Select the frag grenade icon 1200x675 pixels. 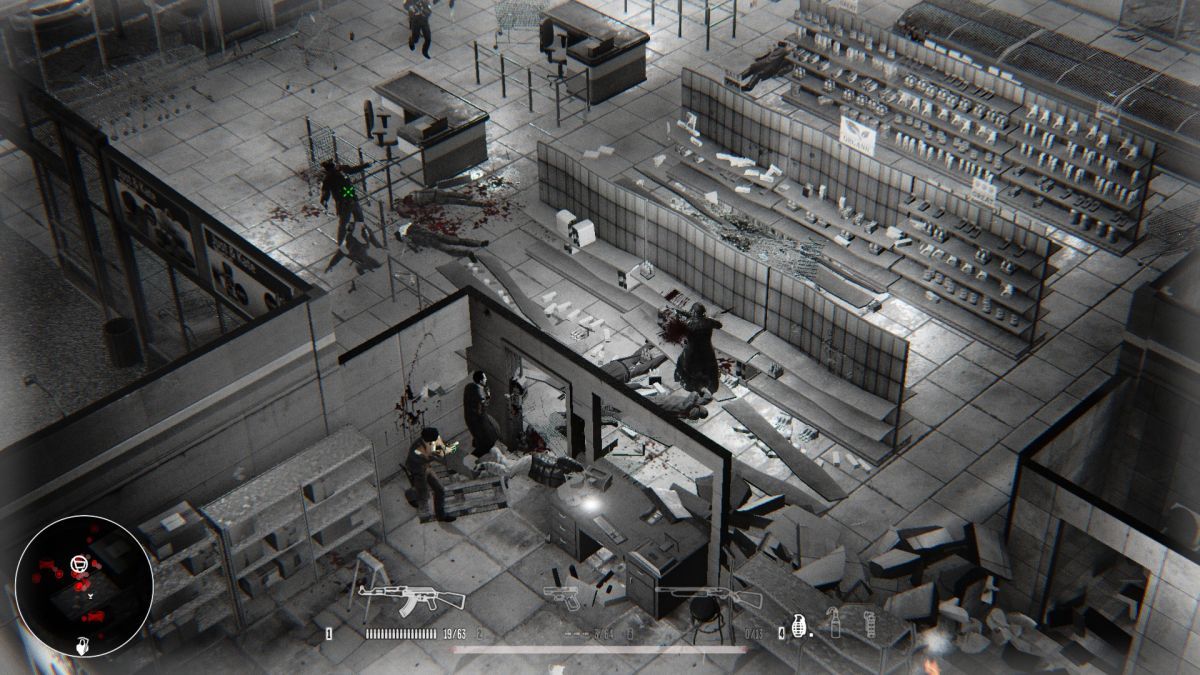point(799,625)
